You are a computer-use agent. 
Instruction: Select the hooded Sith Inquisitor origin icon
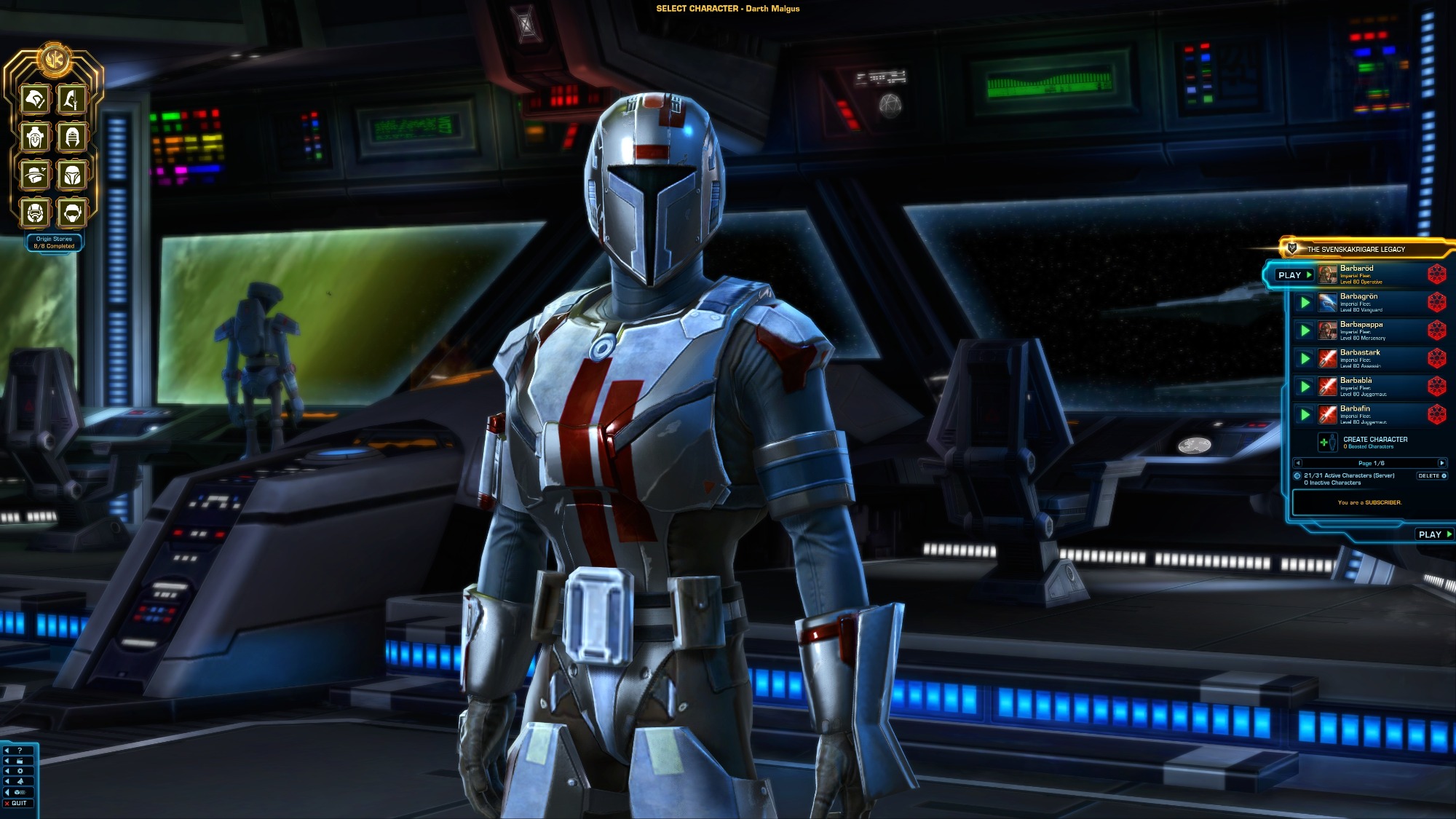click(x=72, y=137)
